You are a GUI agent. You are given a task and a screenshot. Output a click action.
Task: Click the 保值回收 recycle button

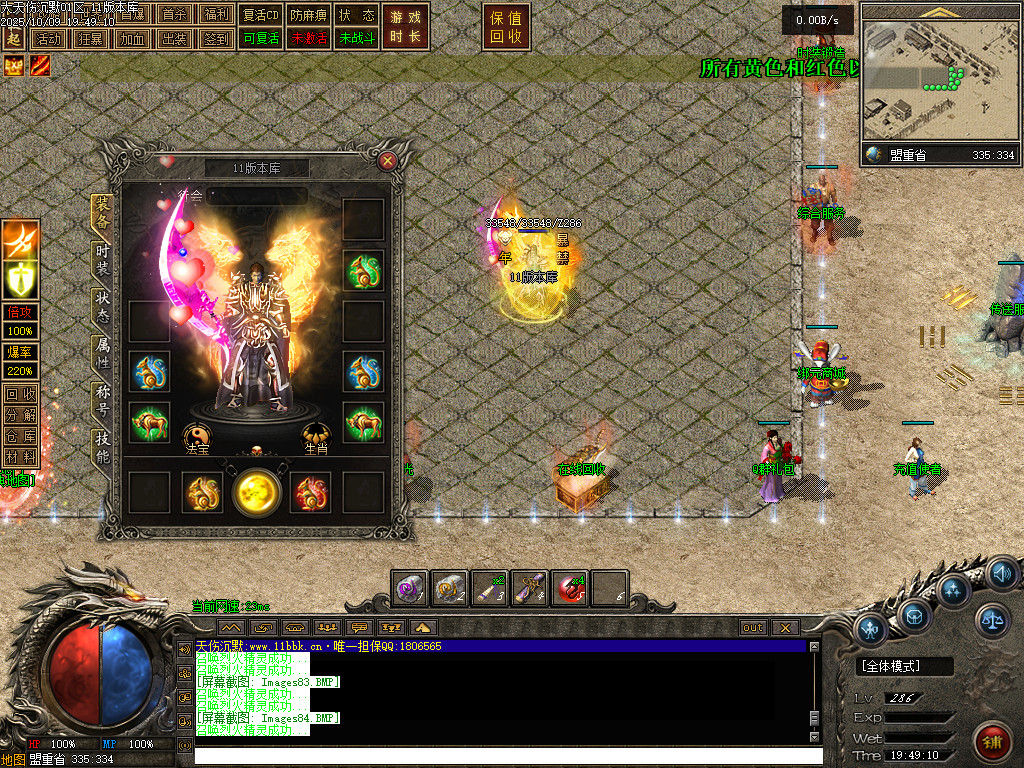tap(506, 27)
